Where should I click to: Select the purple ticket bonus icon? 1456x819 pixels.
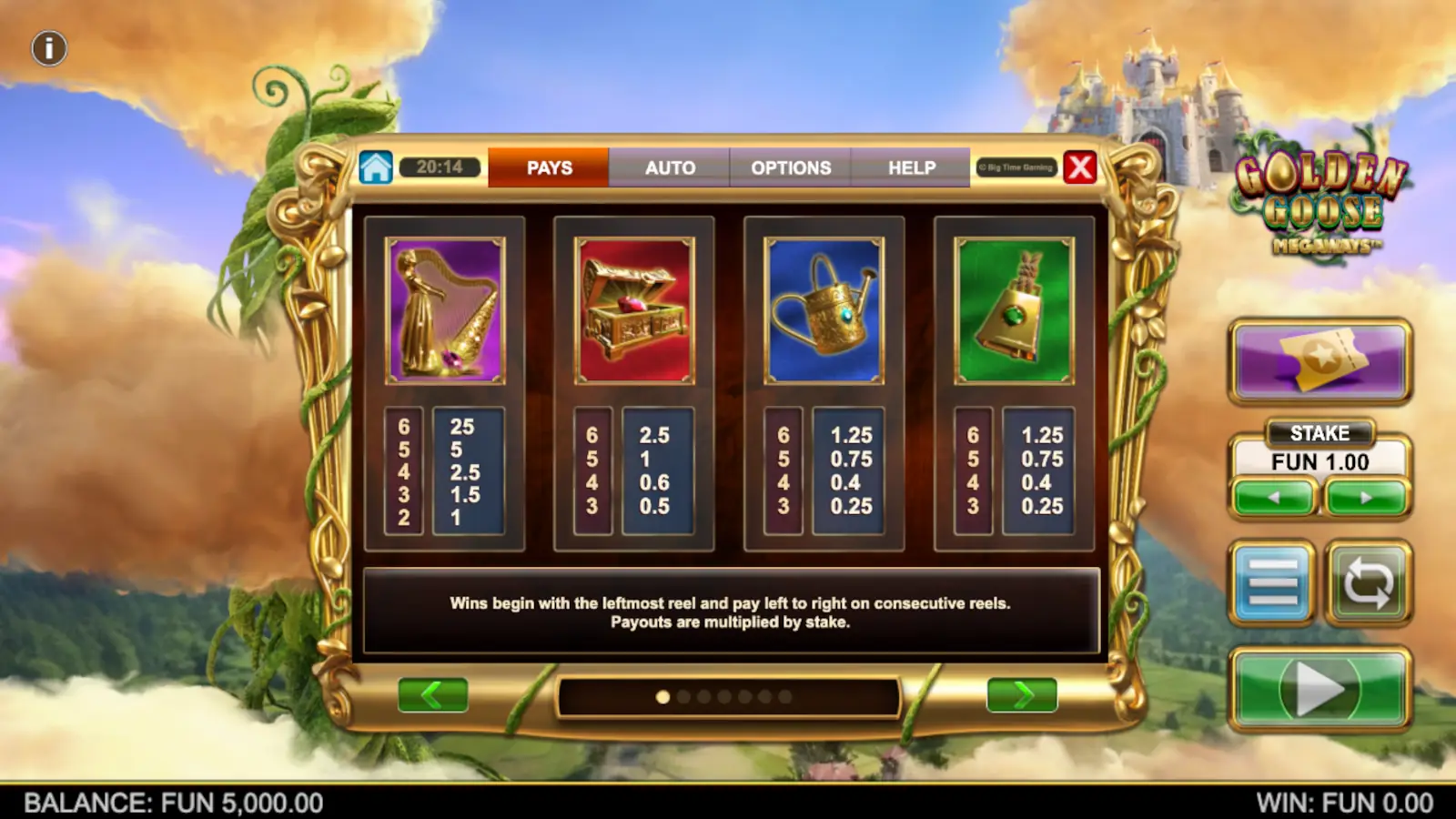coord(1319,360)
